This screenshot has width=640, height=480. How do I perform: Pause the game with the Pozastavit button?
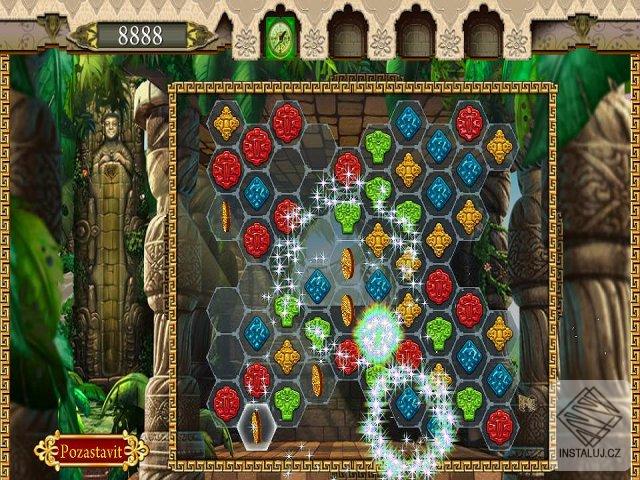(91, 449)
